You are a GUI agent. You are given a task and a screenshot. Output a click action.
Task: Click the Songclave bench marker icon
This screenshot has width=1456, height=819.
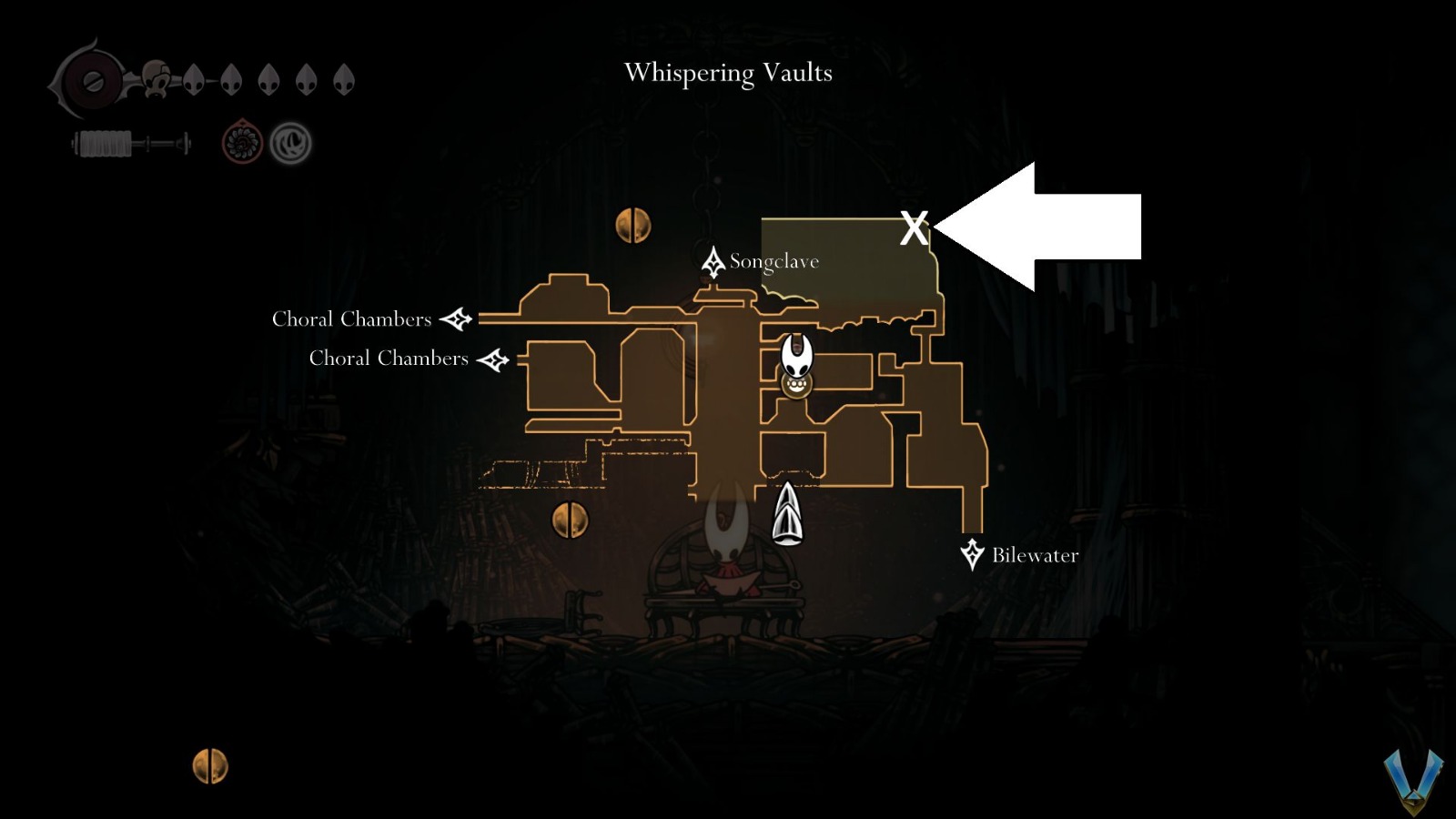coord(714,261)
